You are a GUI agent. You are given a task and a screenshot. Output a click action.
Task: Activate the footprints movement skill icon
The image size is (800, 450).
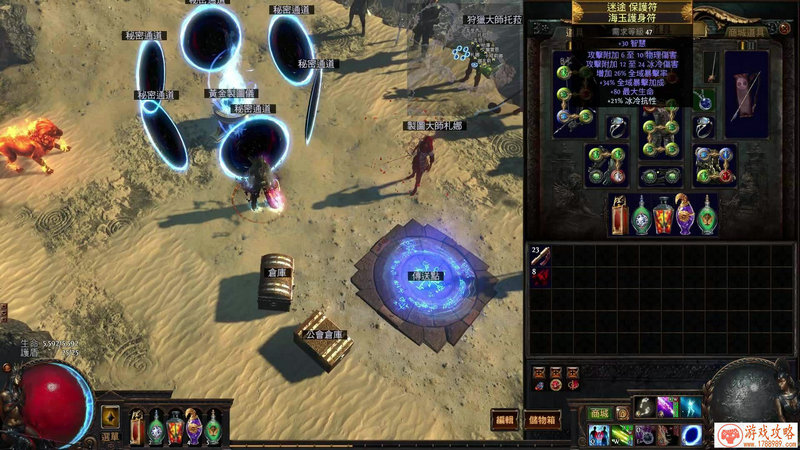tap(644, 408)
